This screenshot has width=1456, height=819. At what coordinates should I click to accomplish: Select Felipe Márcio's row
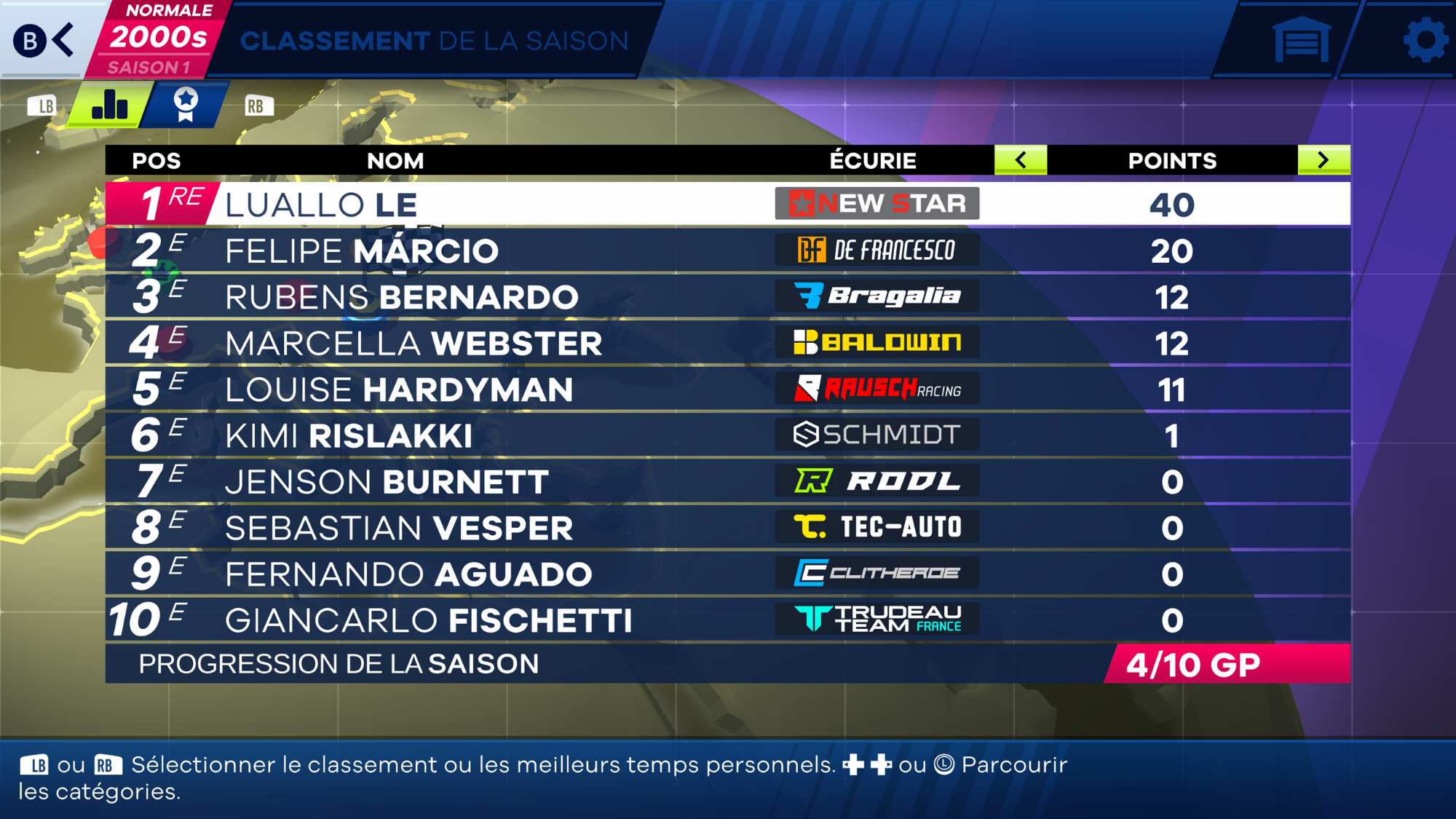tap(728, 251)
